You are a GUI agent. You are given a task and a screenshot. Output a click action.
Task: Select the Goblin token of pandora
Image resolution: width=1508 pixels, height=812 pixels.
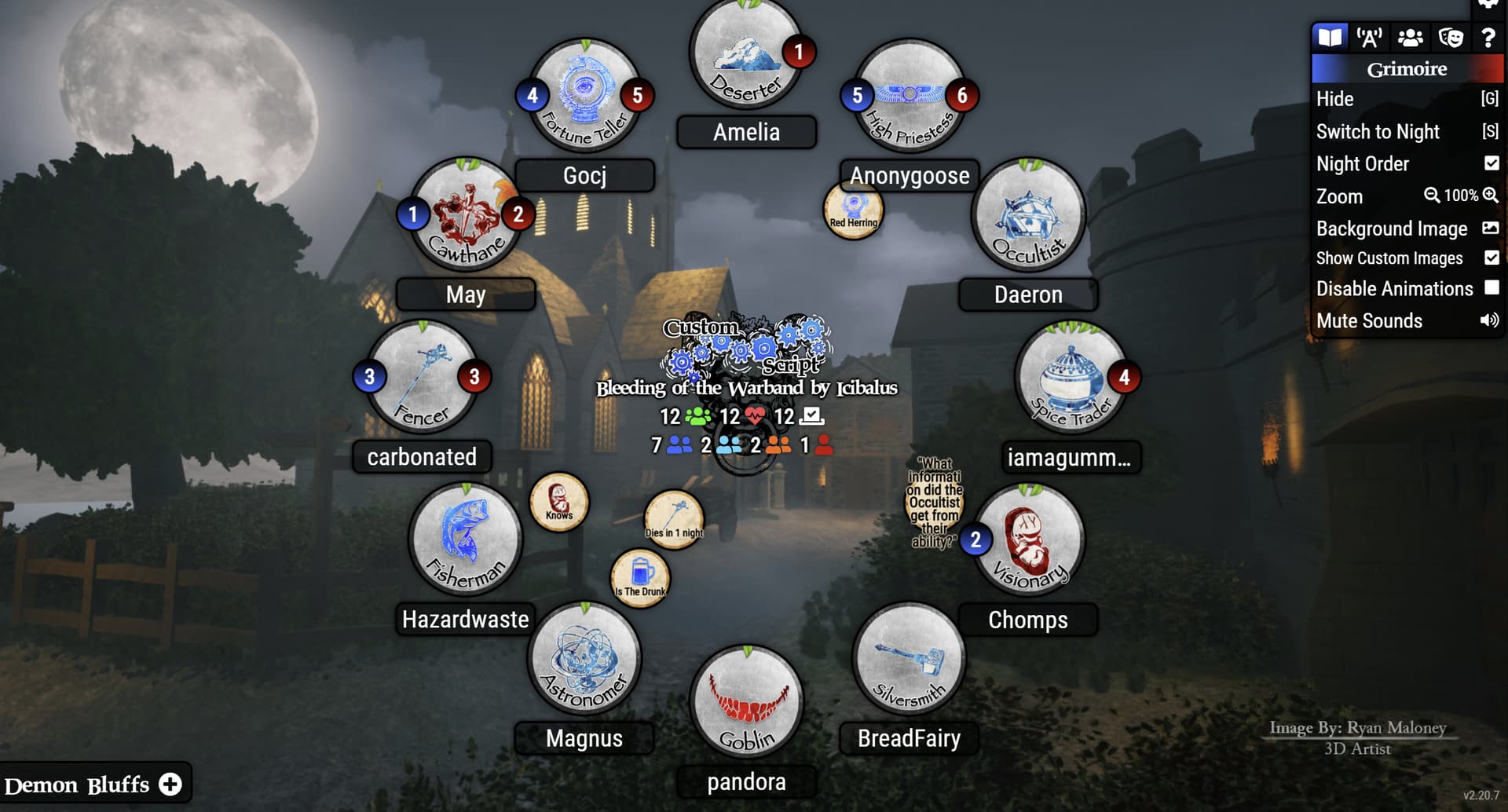coord(746,702)
